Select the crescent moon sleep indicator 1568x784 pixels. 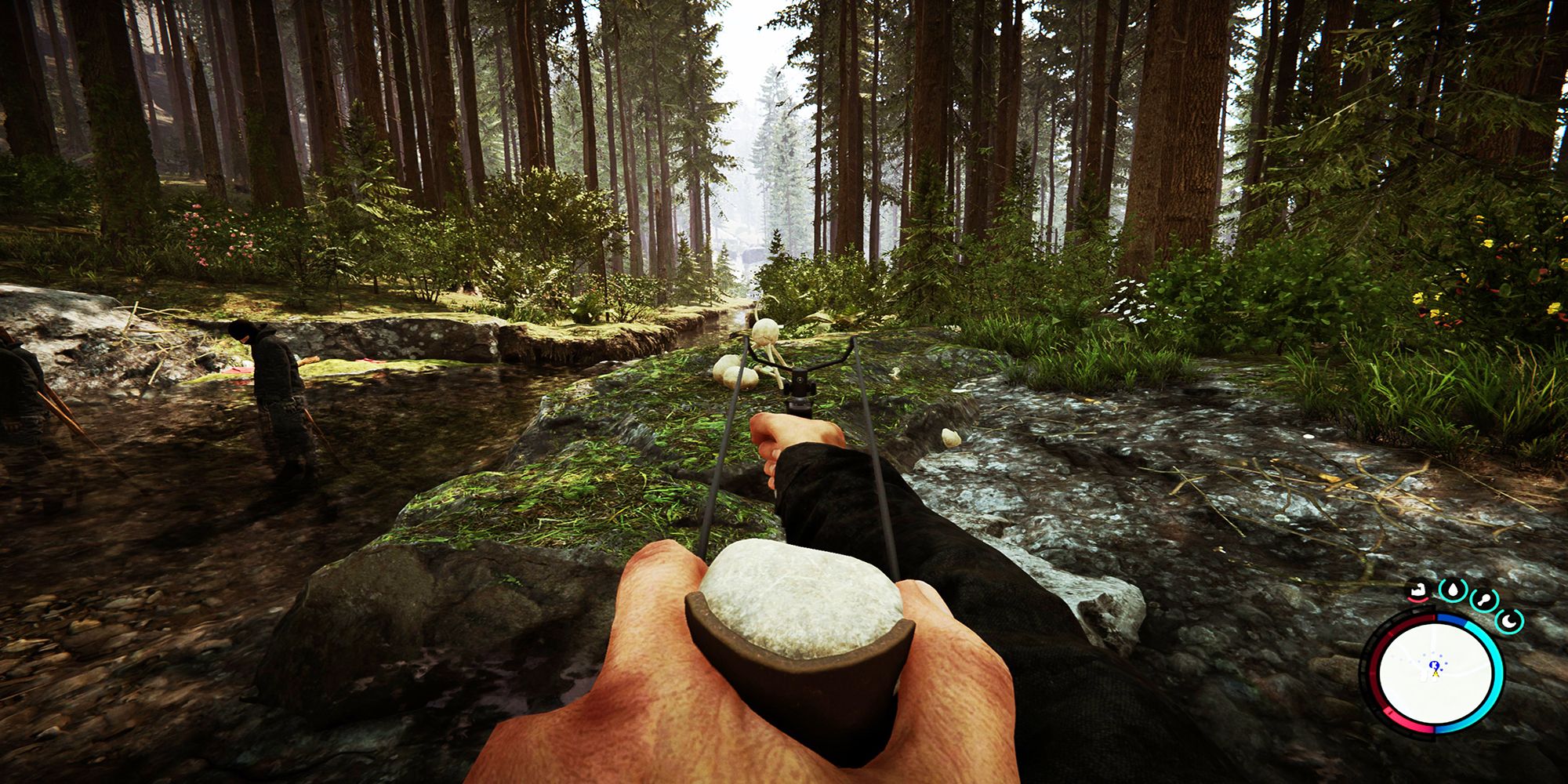coord(1509,622)
